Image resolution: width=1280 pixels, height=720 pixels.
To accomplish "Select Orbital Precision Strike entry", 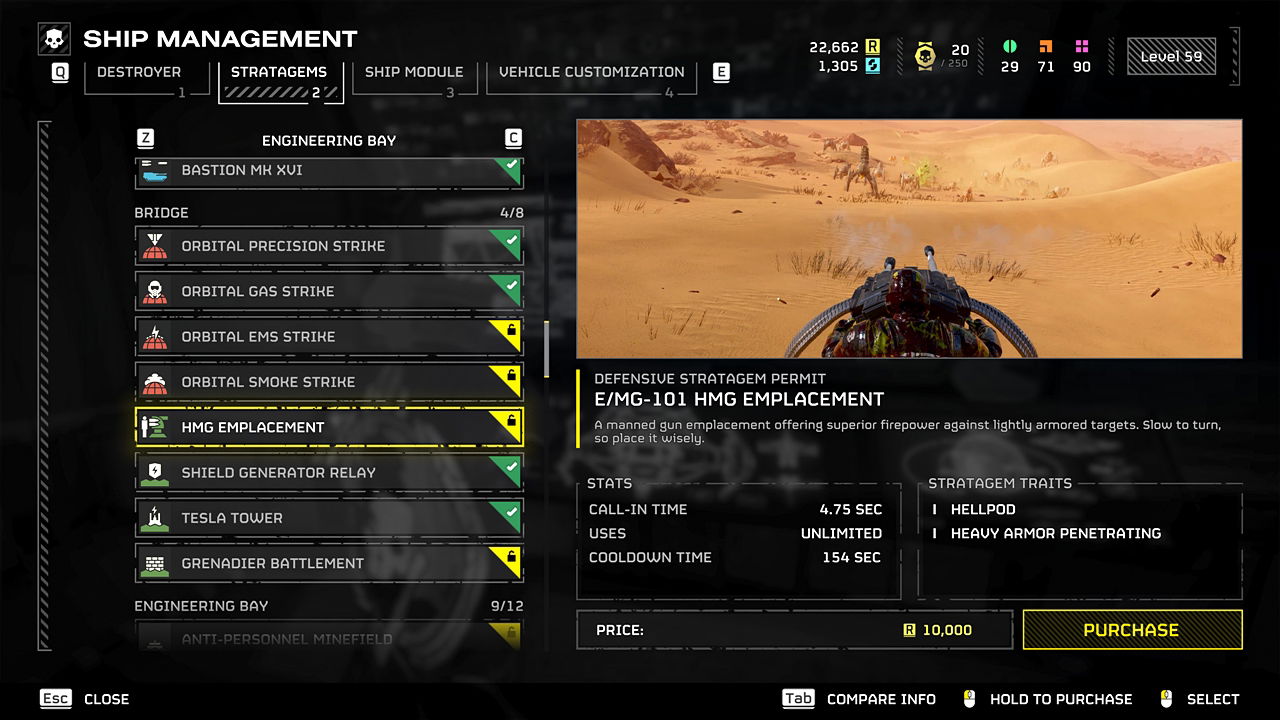I will coord(328,246).
